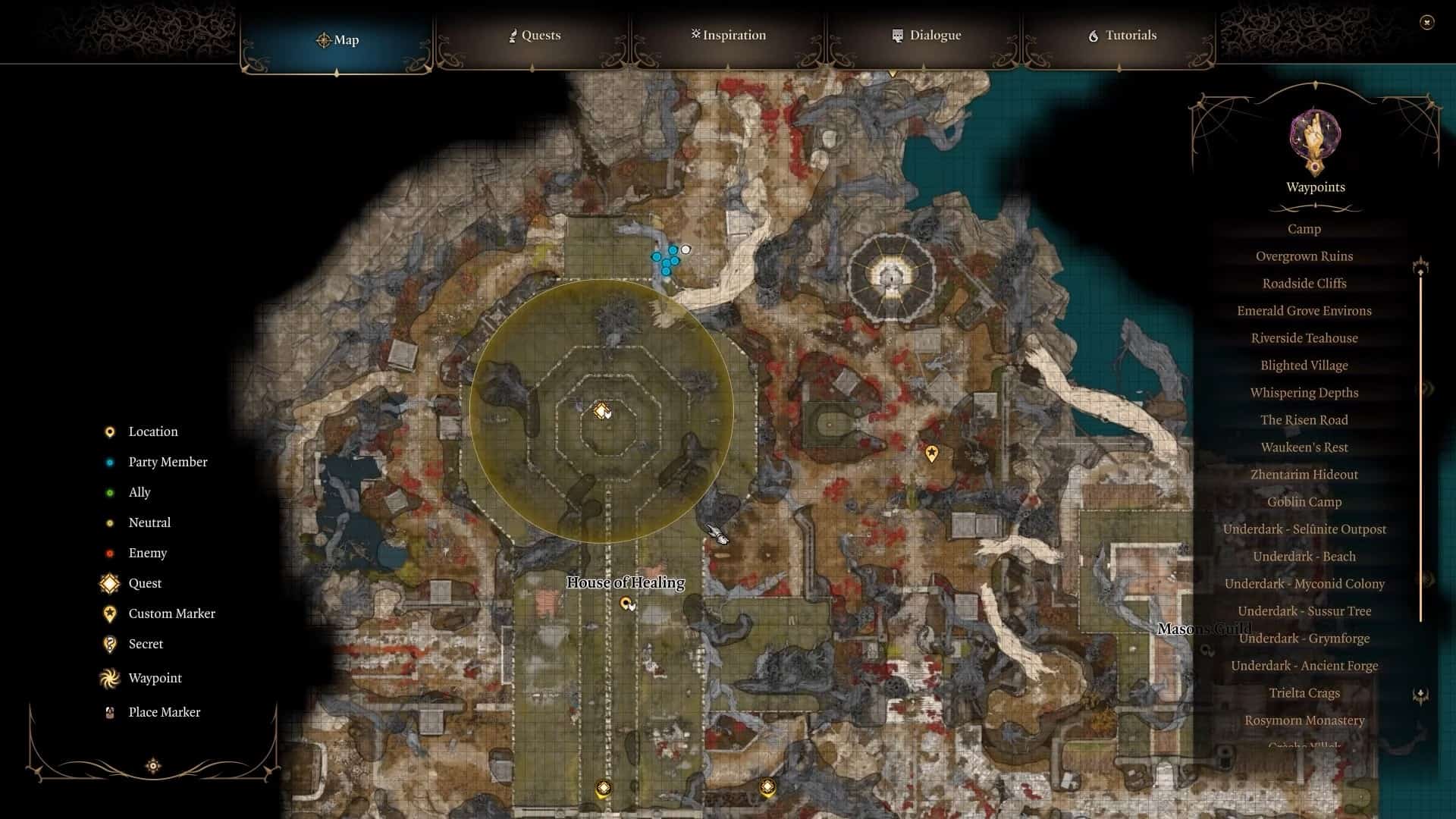Show the Tutorials tab
Image resolution: width=1456 pixels, height=819 pixels.
click(1122, 36)
